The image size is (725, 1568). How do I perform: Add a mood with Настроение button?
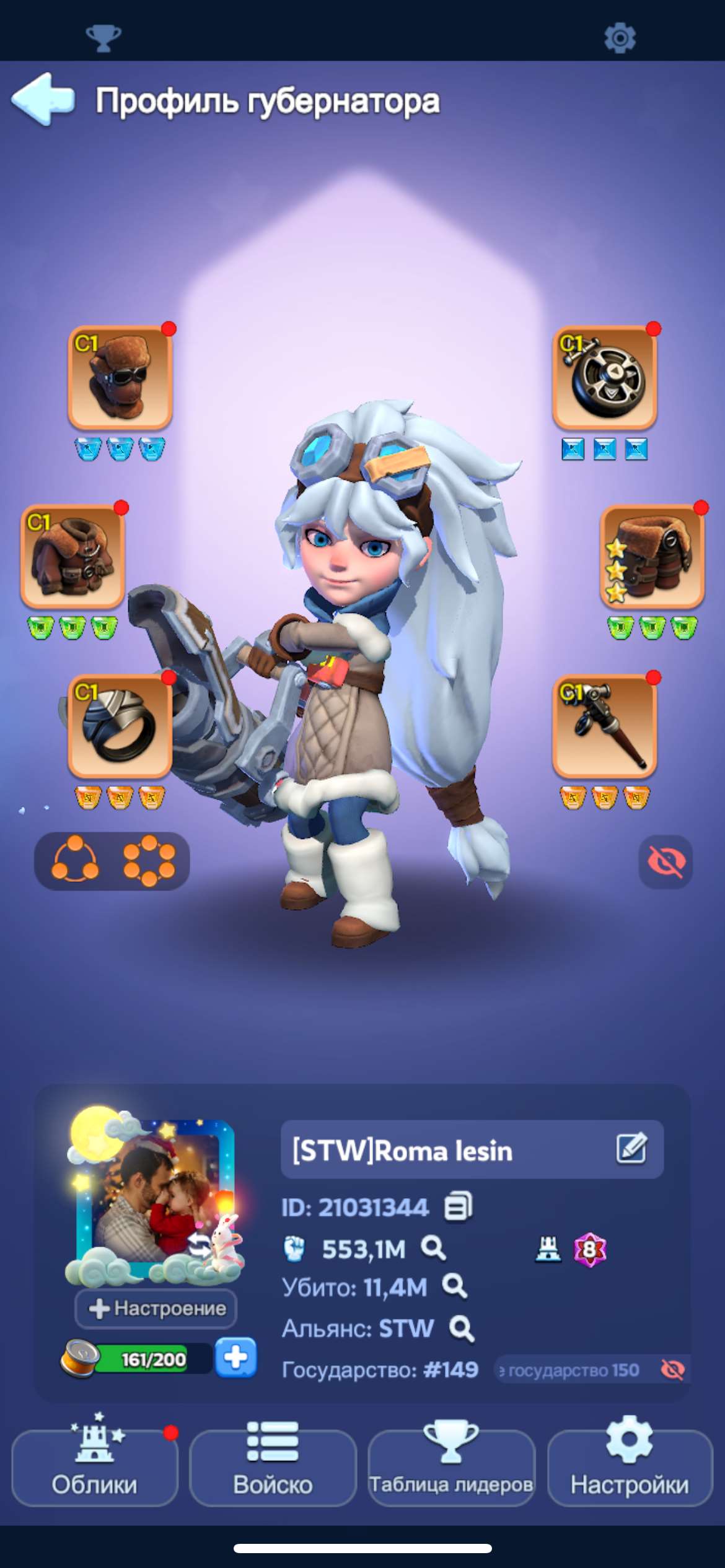(156, 1308)
